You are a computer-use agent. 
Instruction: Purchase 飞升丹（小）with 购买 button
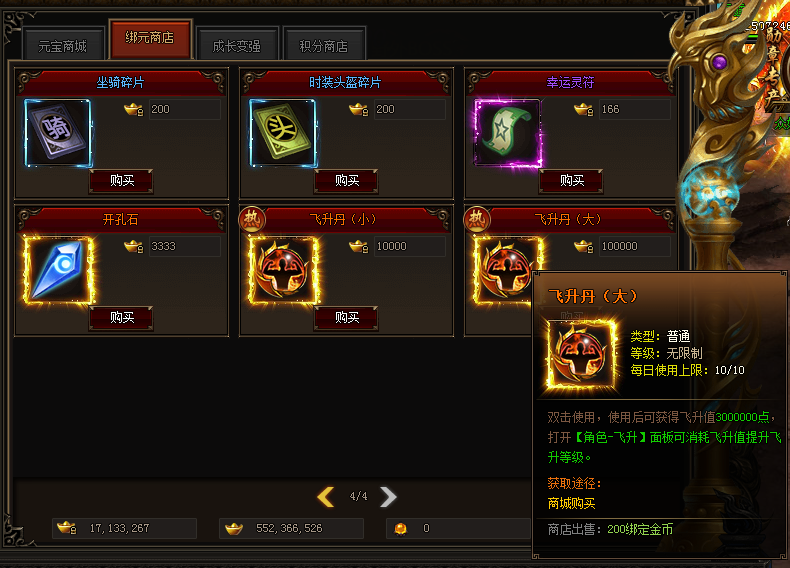tap(346, 318)
